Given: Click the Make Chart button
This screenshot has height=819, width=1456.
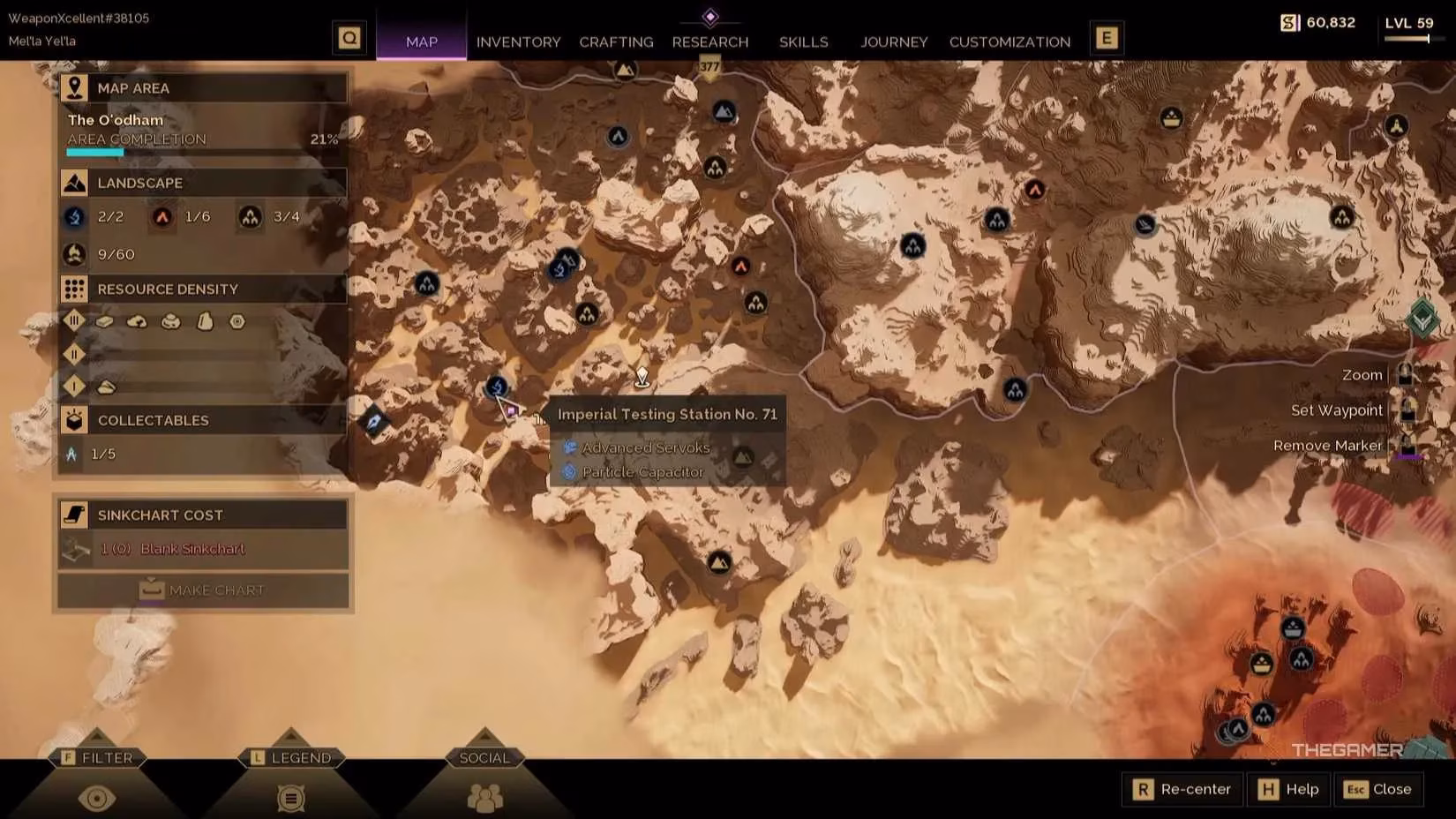Looking at the screenshot, I should (203, 590).
